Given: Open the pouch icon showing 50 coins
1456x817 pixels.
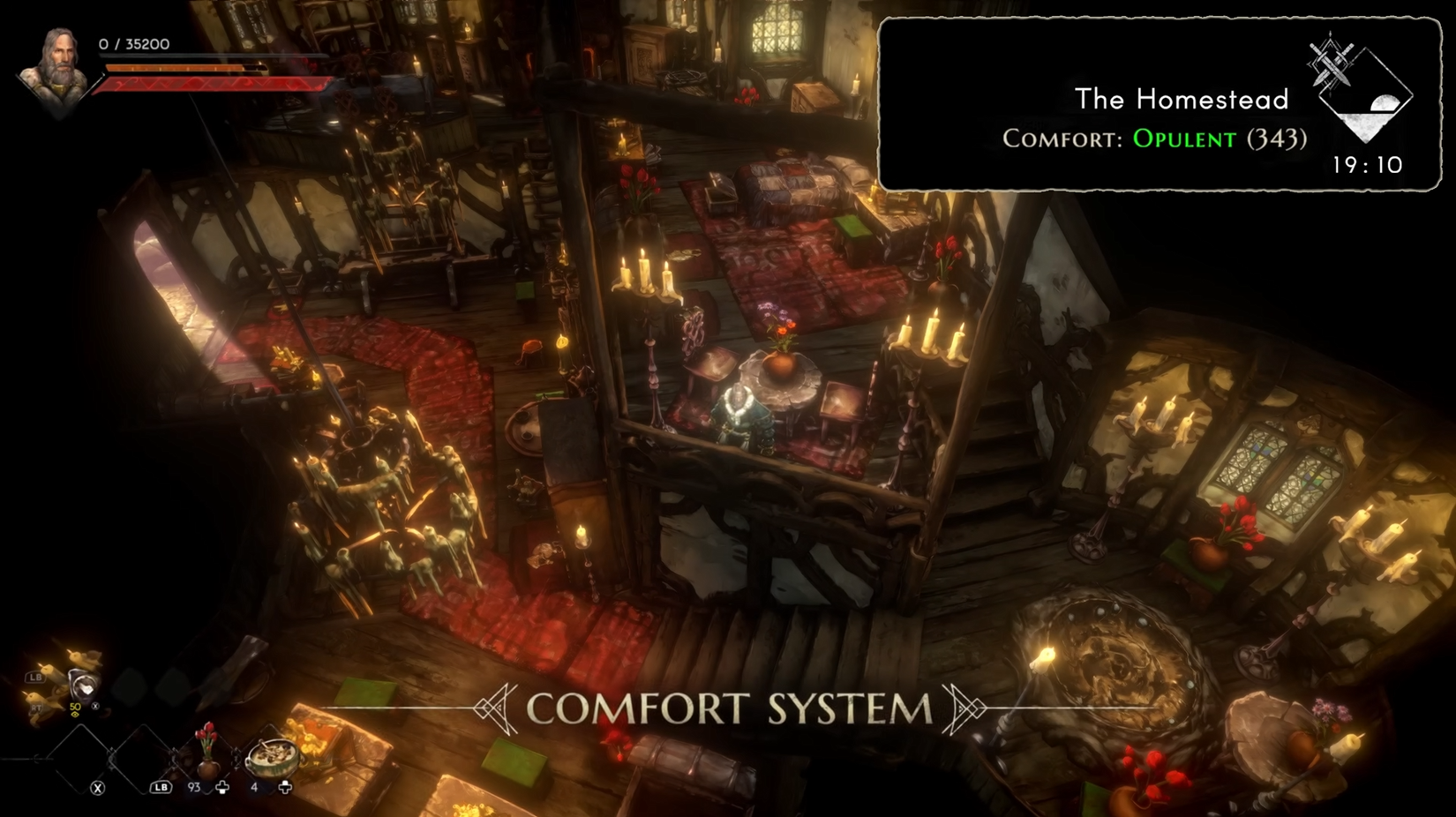Looking at the screenshot, I should click(84, 685).
